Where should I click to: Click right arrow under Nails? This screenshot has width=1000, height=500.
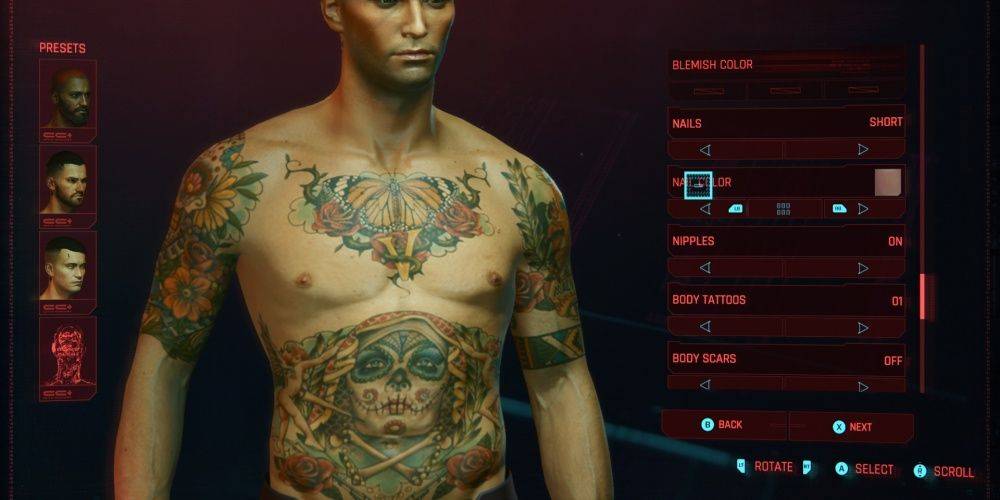[x=863, y=150]
